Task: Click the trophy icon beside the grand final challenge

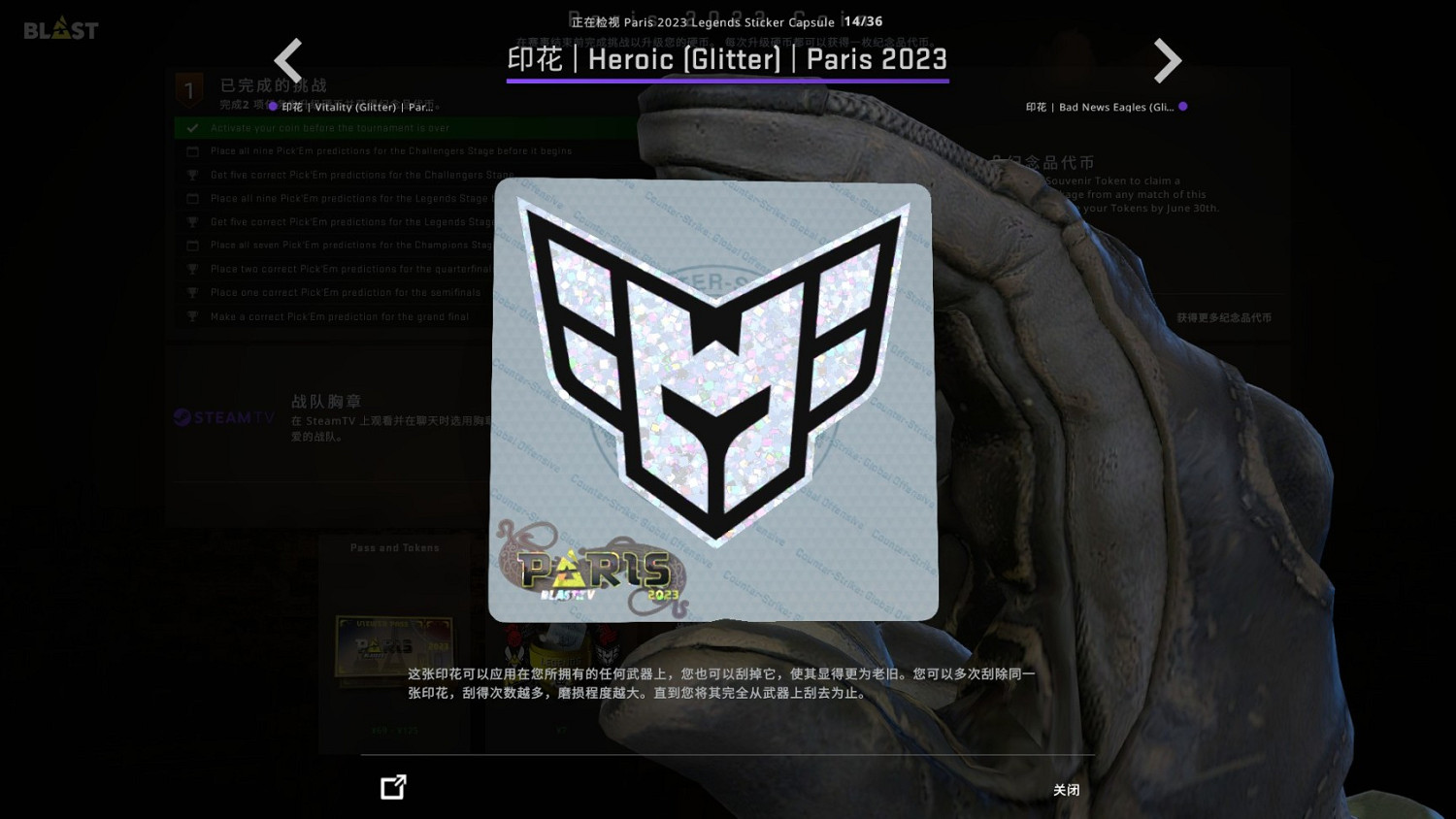Action: pyautogui.click(x=192, y=315)
